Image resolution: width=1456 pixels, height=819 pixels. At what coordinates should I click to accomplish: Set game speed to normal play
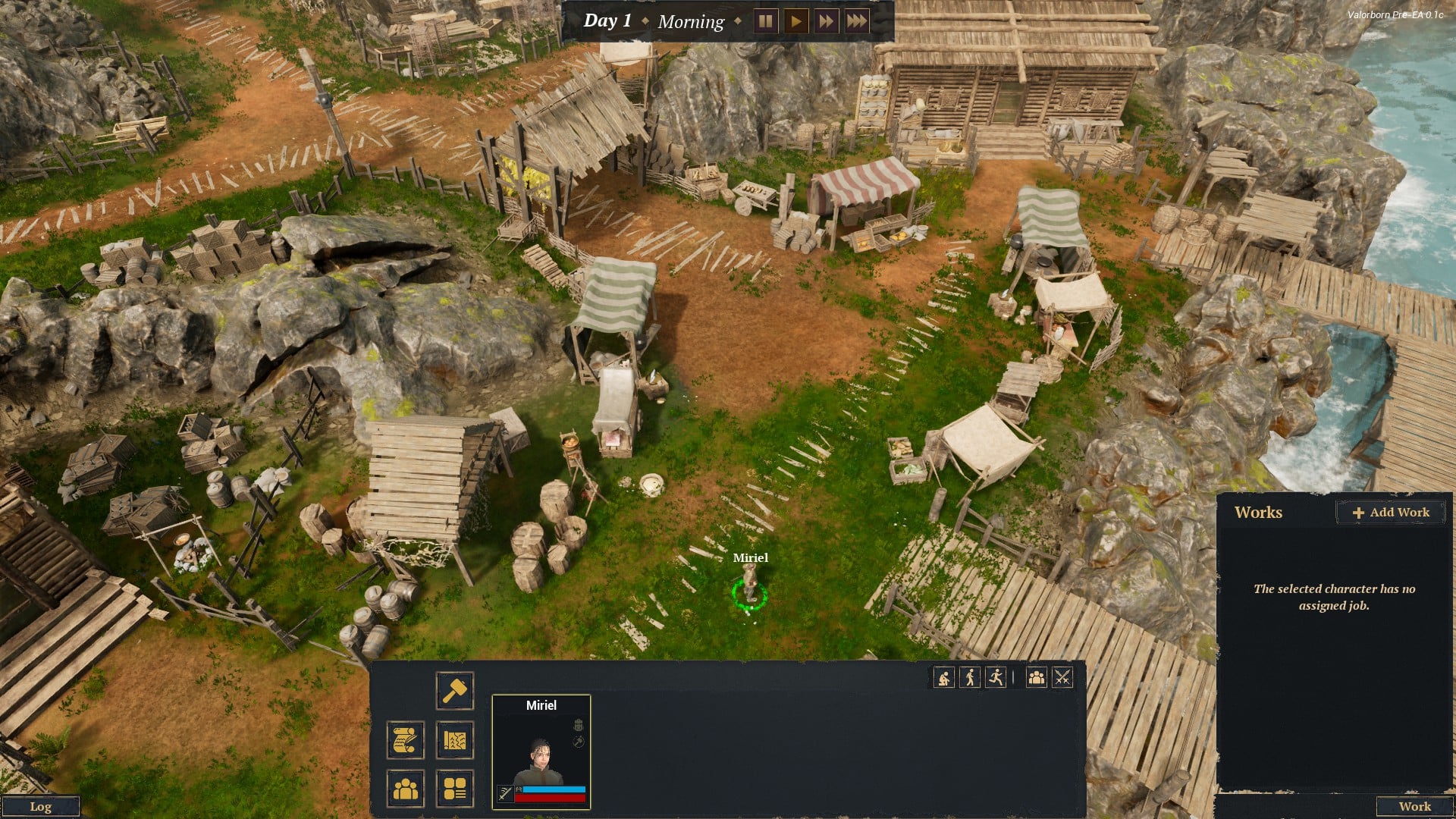click(795, 21)
